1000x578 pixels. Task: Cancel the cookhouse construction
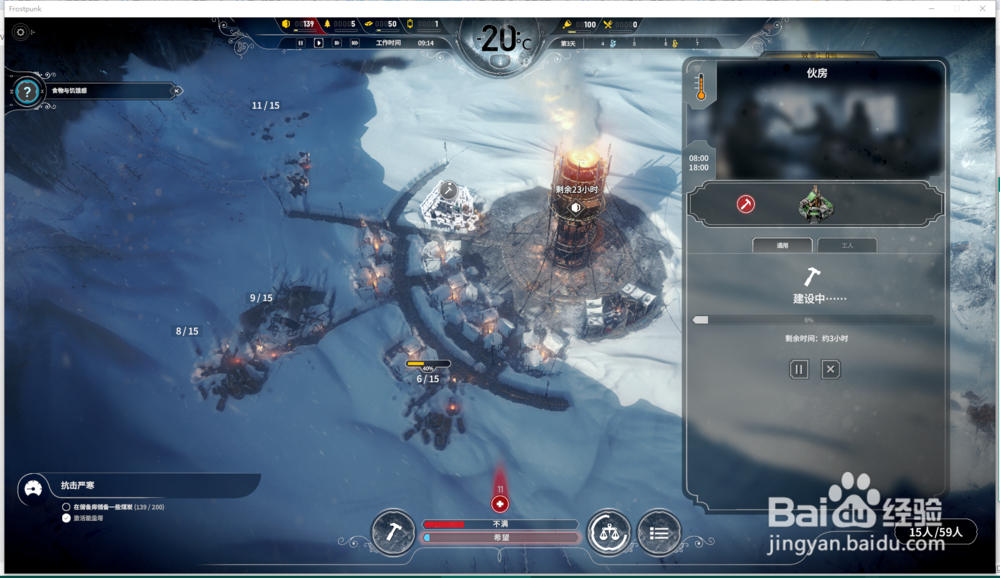pos(830,369)
